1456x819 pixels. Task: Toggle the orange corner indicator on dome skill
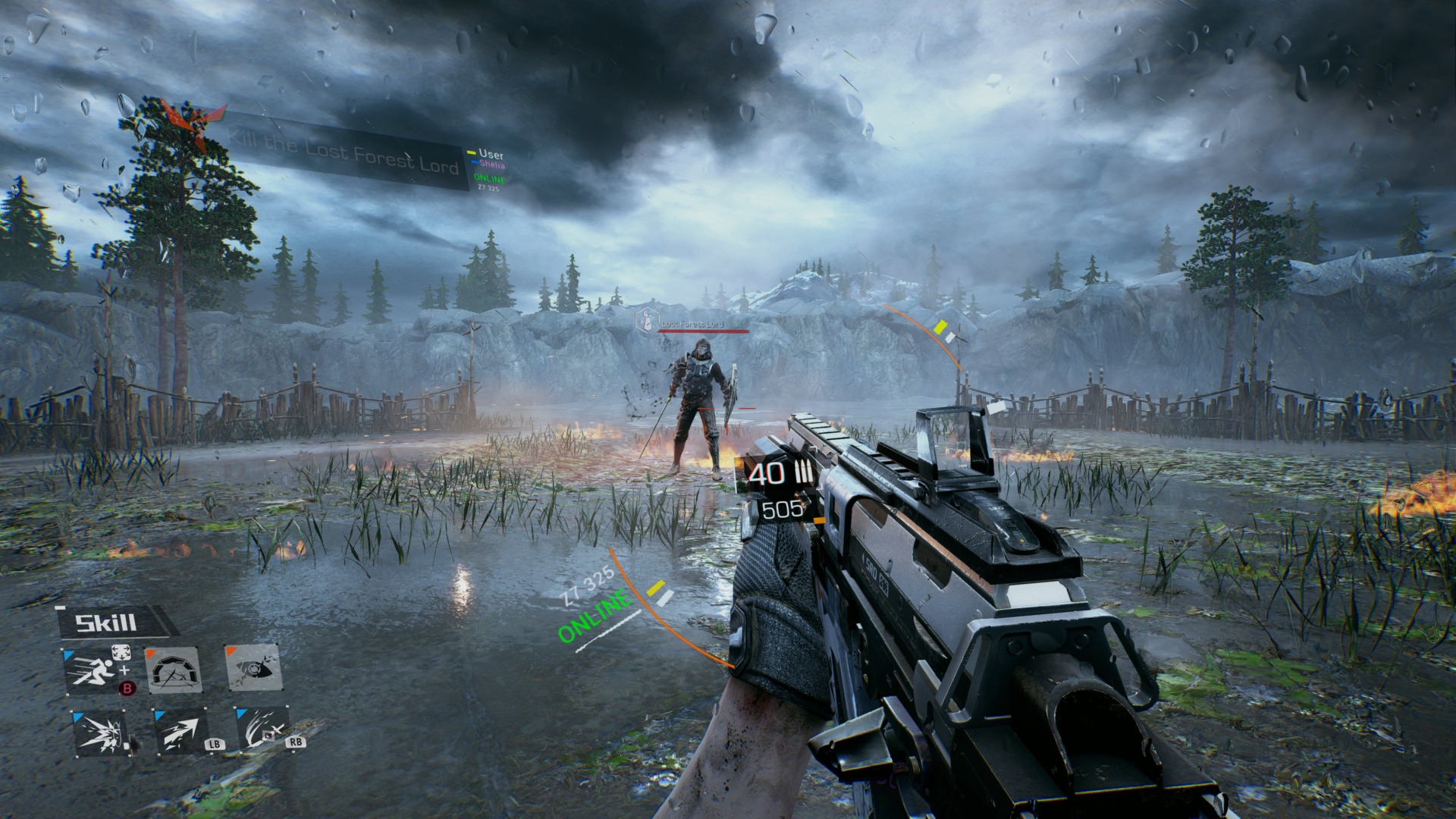point(150,651)
